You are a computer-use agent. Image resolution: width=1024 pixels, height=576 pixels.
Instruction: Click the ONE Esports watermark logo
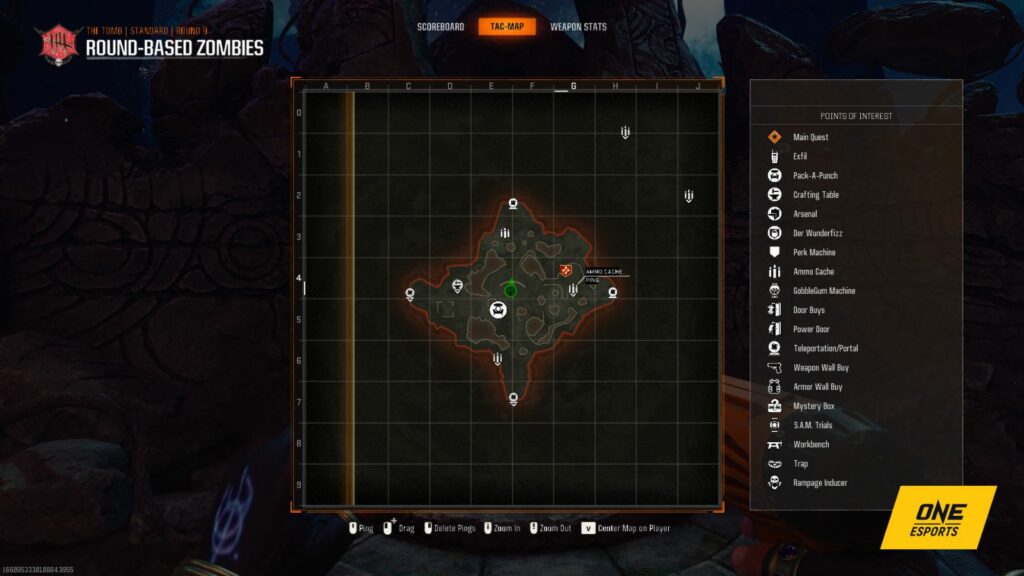tap(938, 517)
